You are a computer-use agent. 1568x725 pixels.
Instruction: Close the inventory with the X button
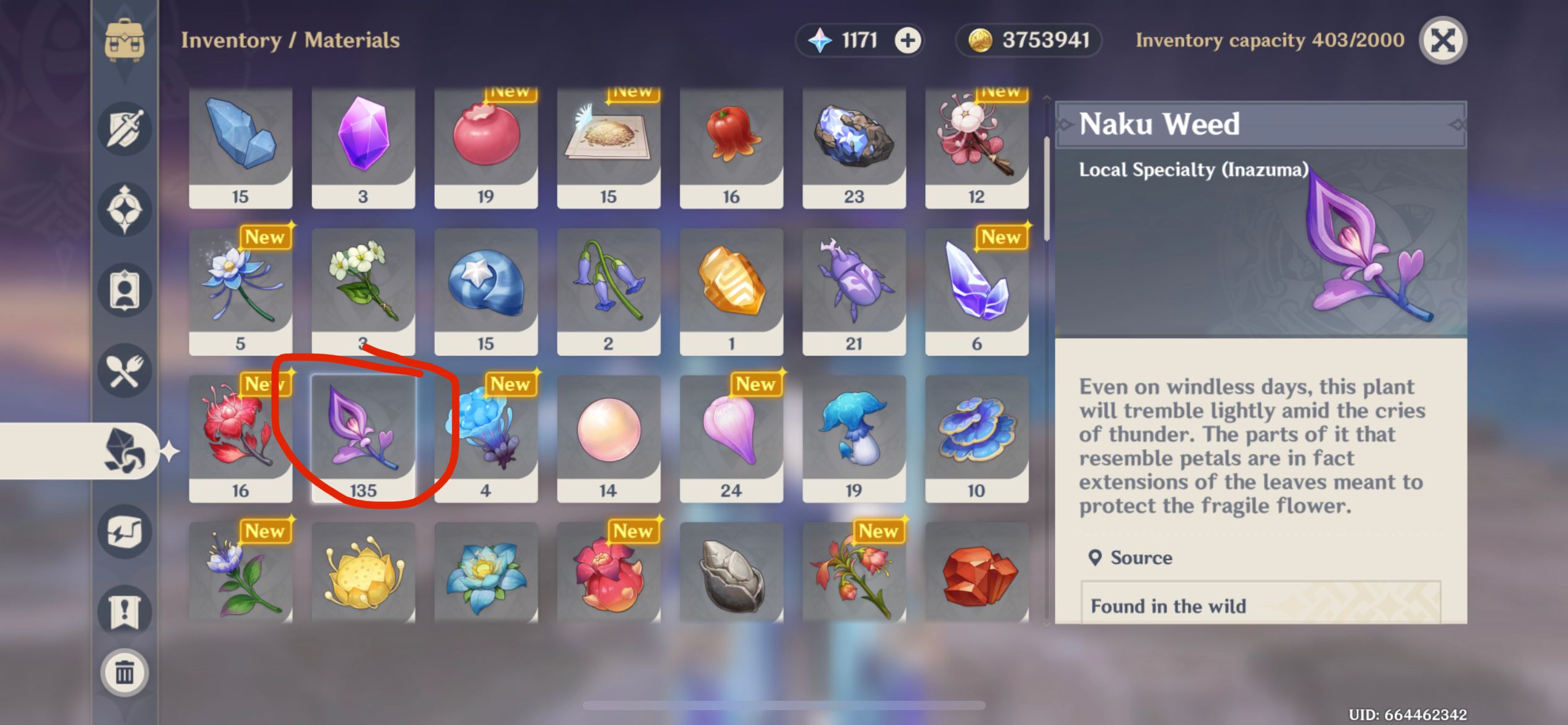coord(1442,40)
